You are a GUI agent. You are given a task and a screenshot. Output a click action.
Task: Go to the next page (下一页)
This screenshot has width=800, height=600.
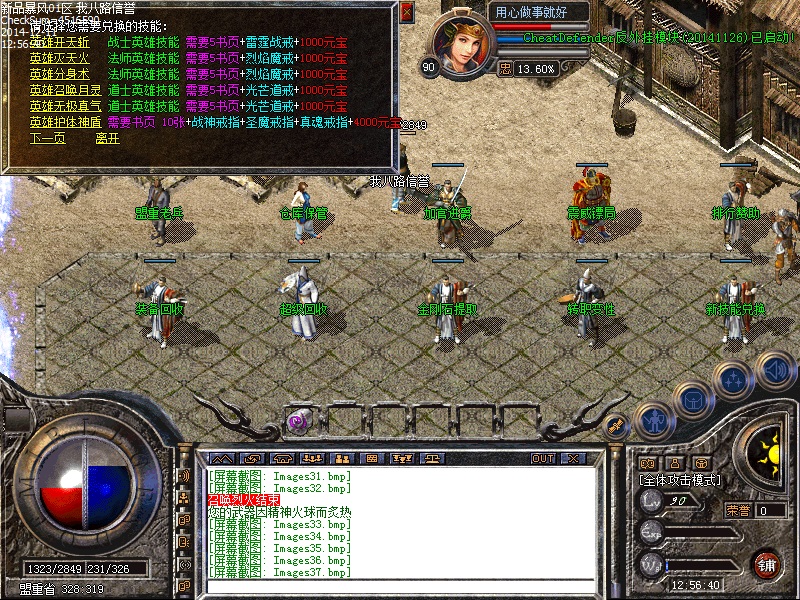tap(47, 138)
